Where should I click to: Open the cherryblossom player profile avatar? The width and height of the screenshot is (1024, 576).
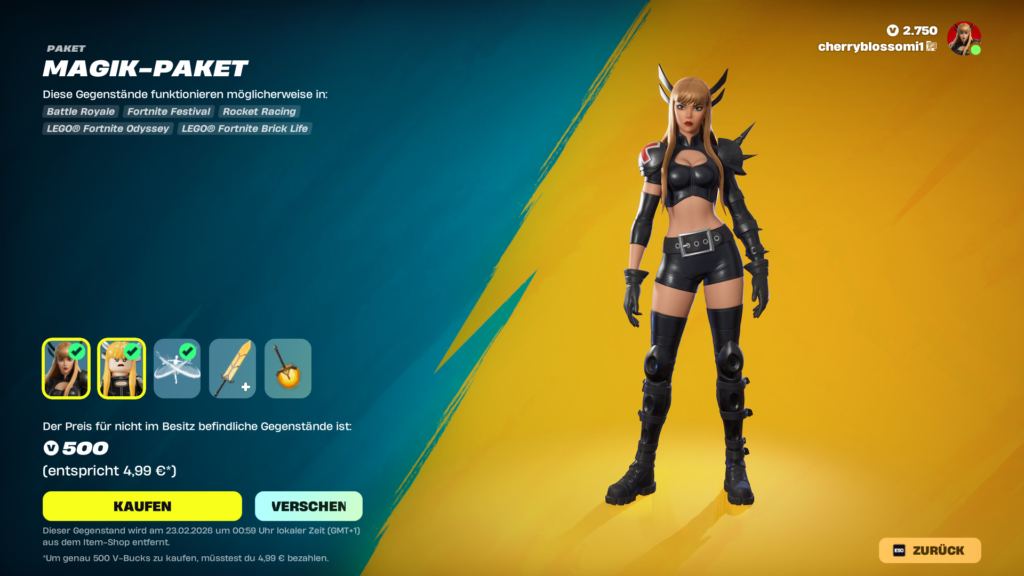(963, 38)
